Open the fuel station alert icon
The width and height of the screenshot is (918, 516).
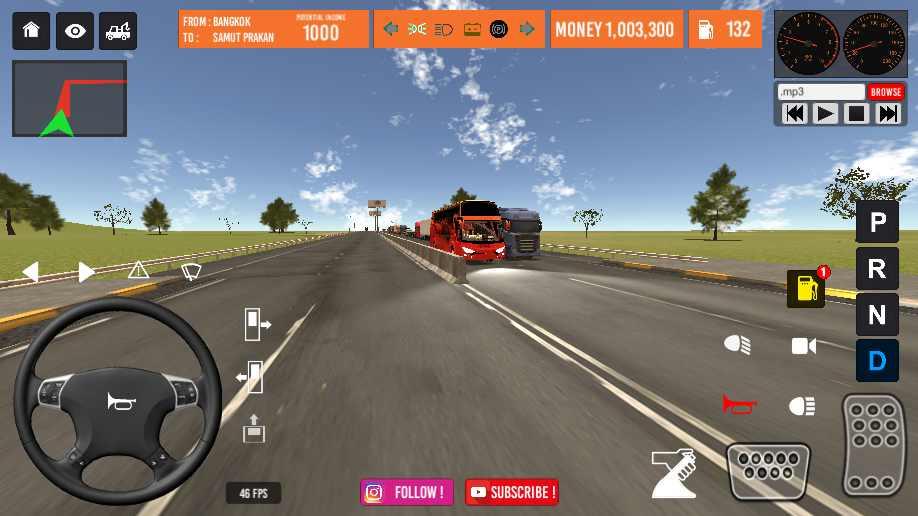click(806, 288)
